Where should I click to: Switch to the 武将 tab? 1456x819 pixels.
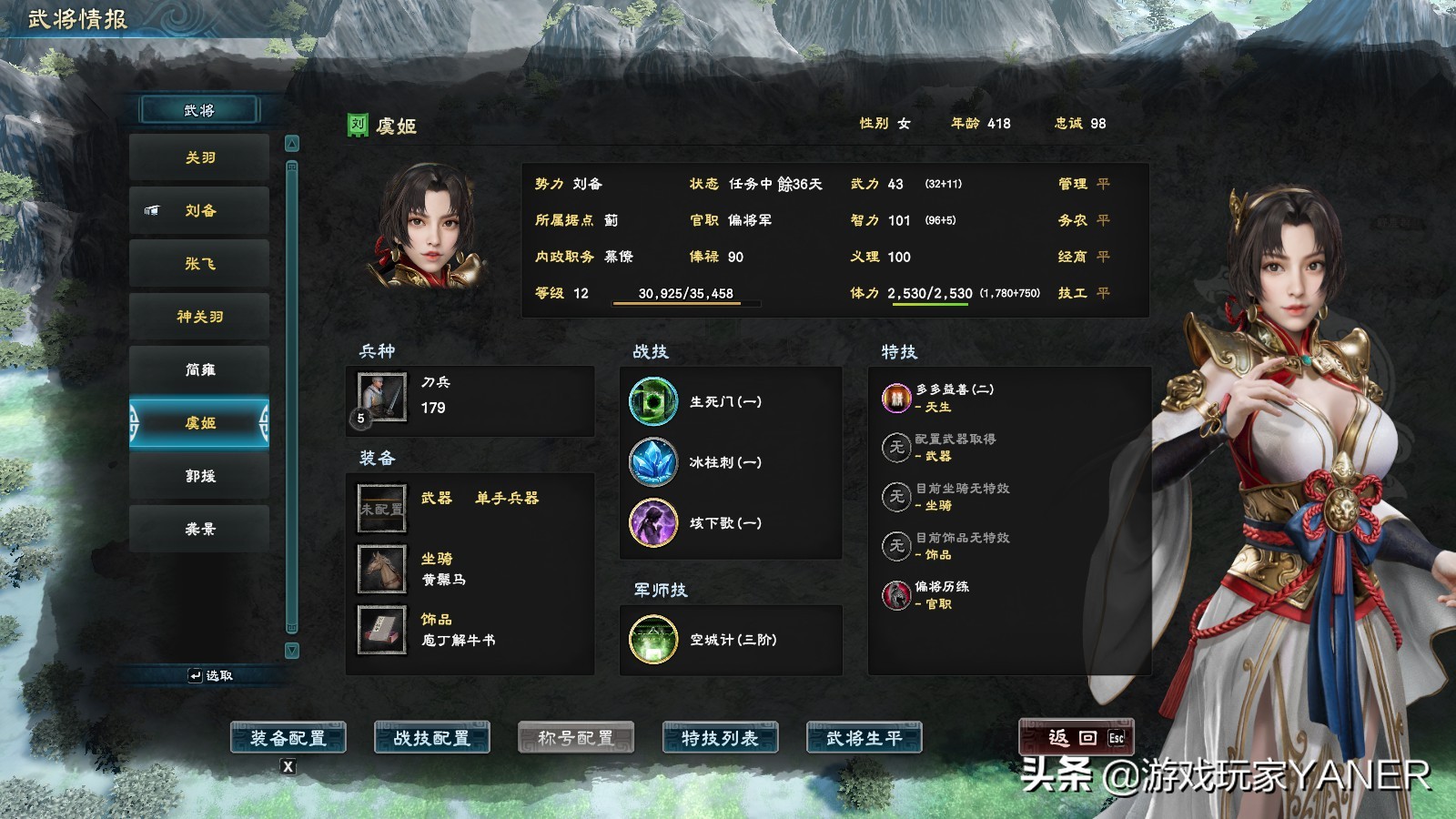[199, 110]
